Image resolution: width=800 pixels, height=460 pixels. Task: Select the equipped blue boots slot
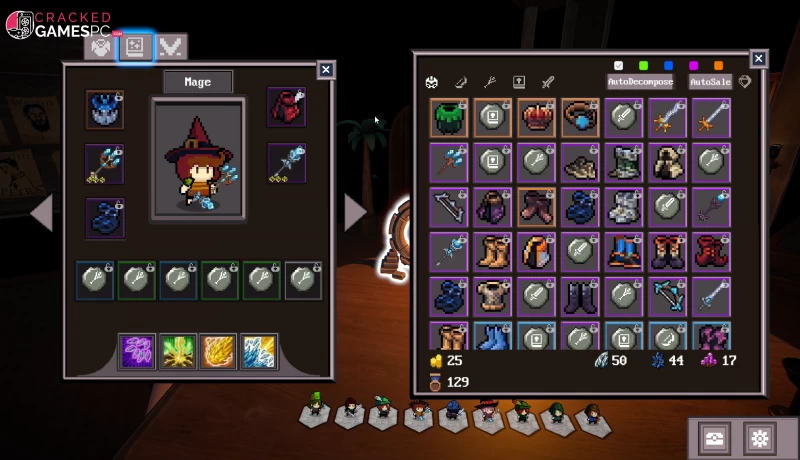(x=104, y=217)
